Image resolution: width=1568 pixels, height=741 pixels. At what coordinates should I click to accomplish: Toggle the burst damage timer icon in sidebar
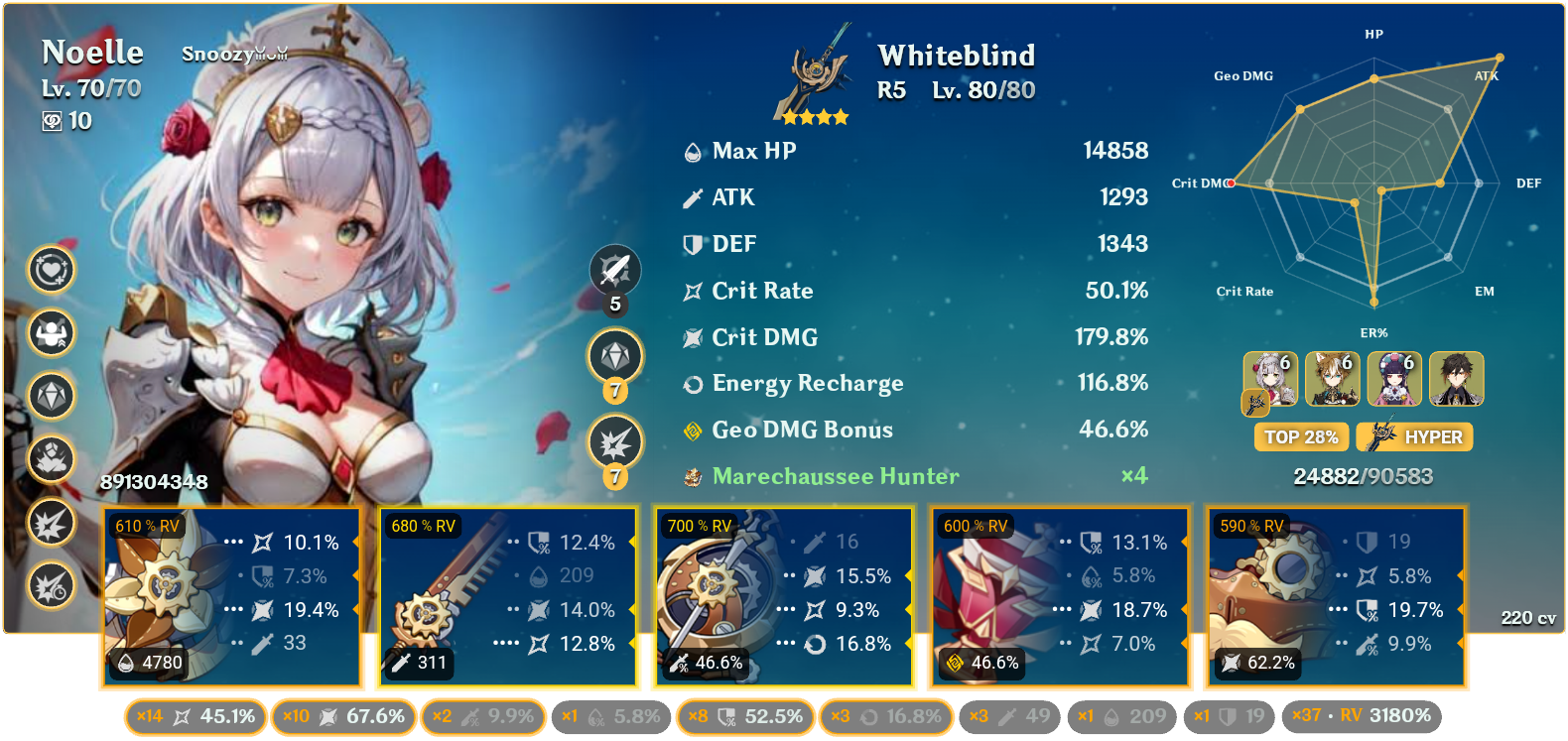(51, 585)
